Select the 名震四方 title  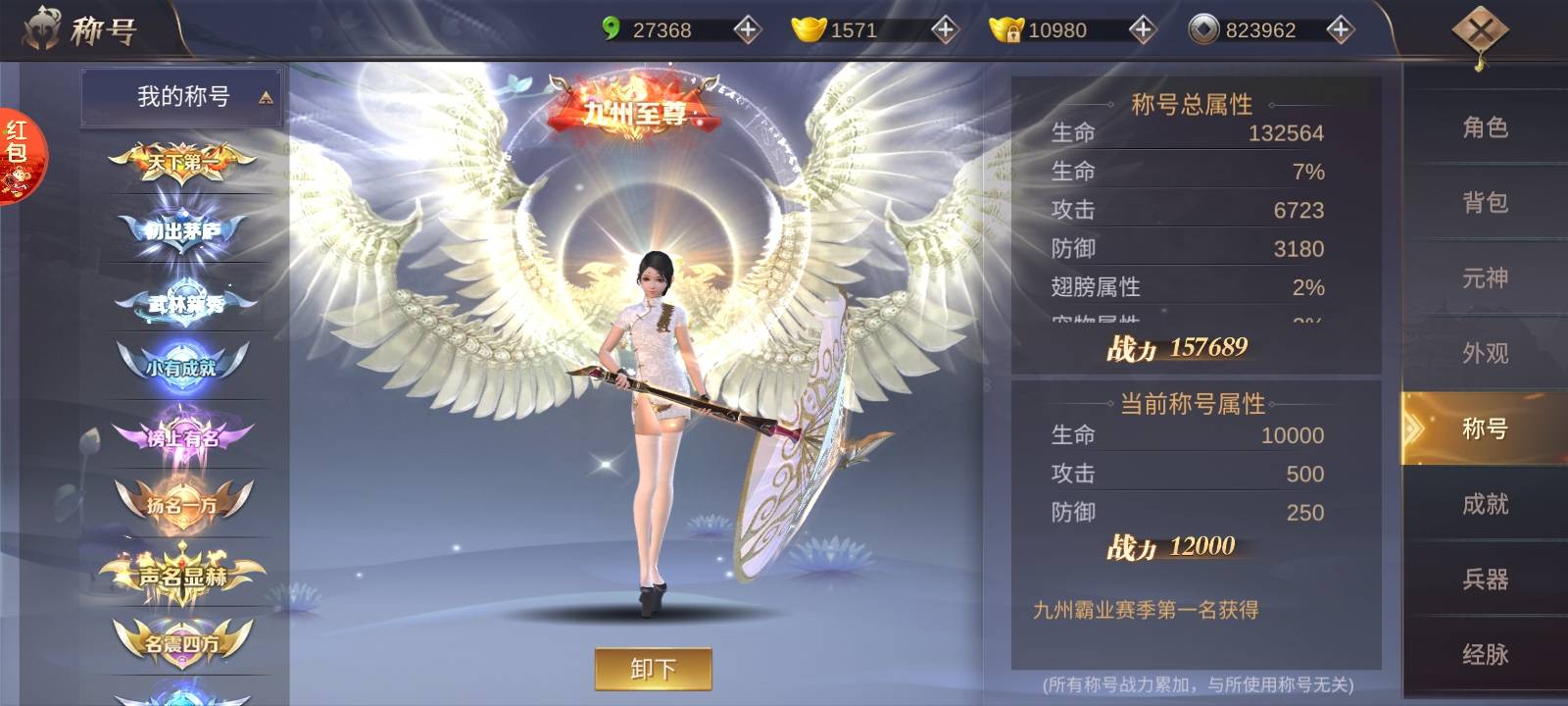tap(182, 643)
